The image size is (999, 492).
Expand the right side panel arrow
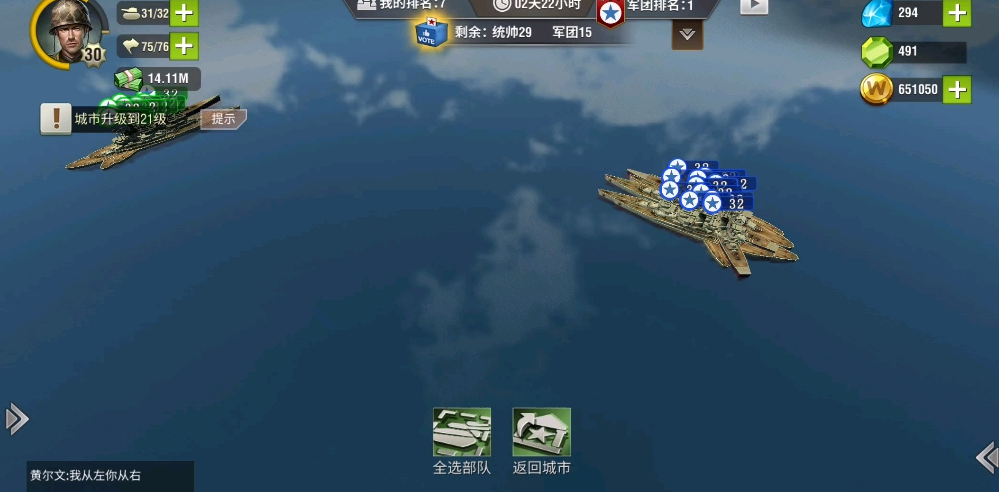coord(985,457)
